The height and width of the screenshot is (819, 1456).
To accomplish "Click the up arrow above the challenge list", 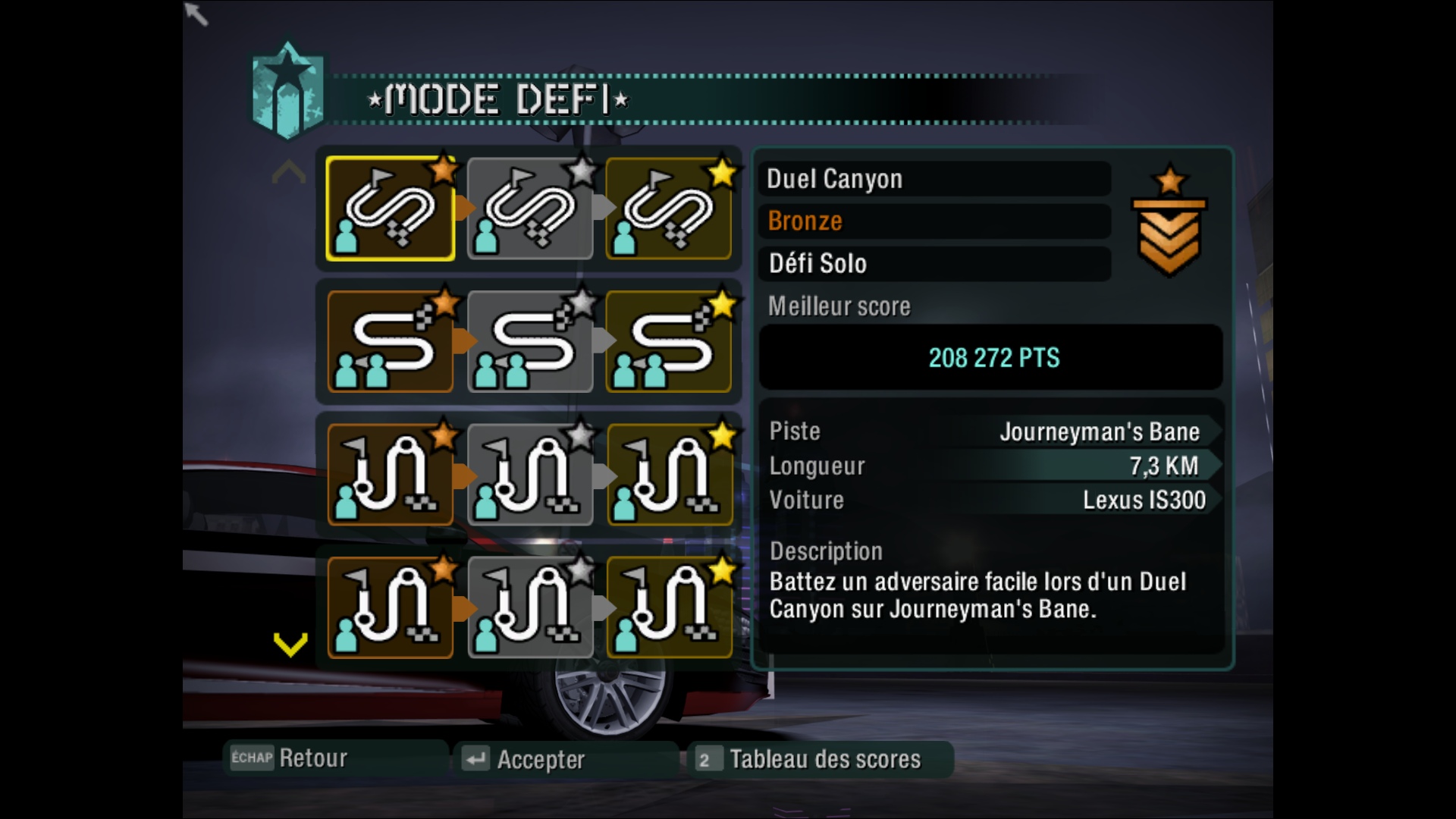I will click(x=289, y=174).
